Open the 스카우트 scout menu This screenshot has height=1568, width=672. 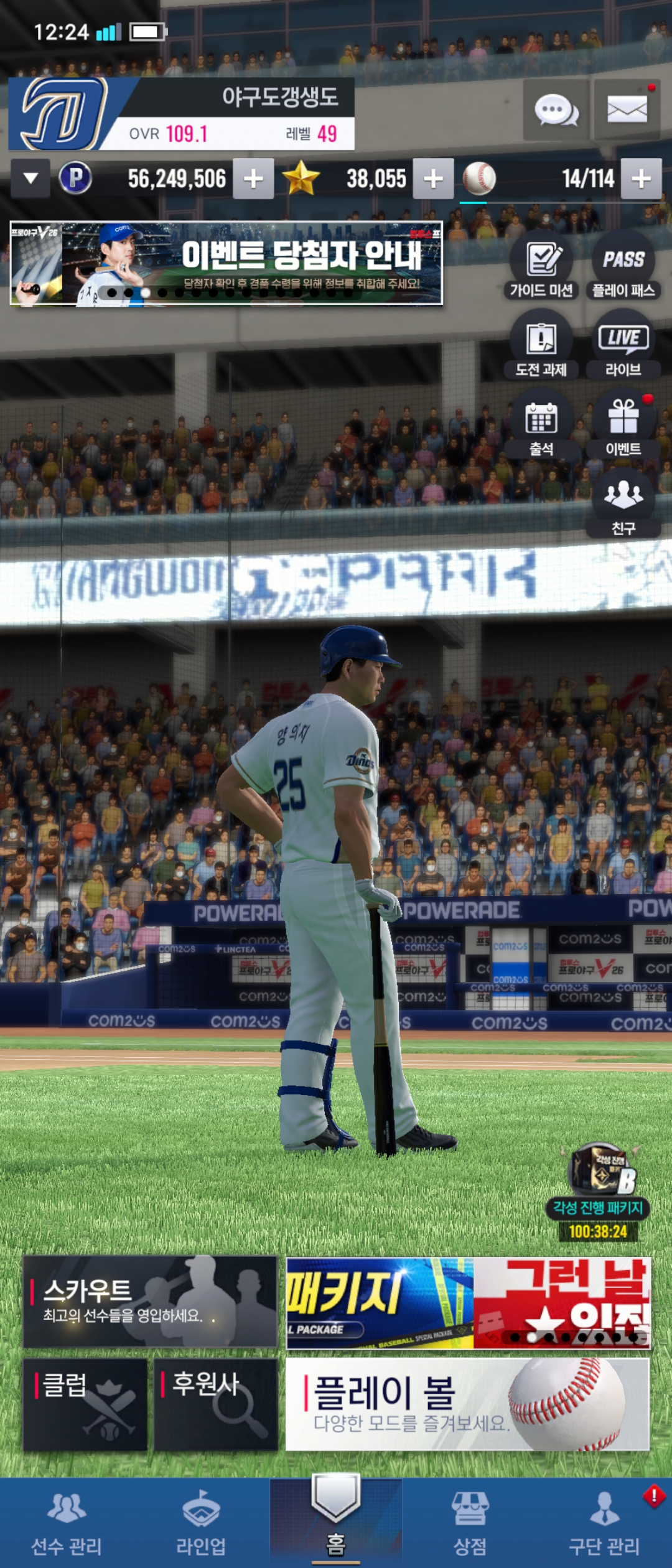pyautogui.click(x=150, y=1300)
